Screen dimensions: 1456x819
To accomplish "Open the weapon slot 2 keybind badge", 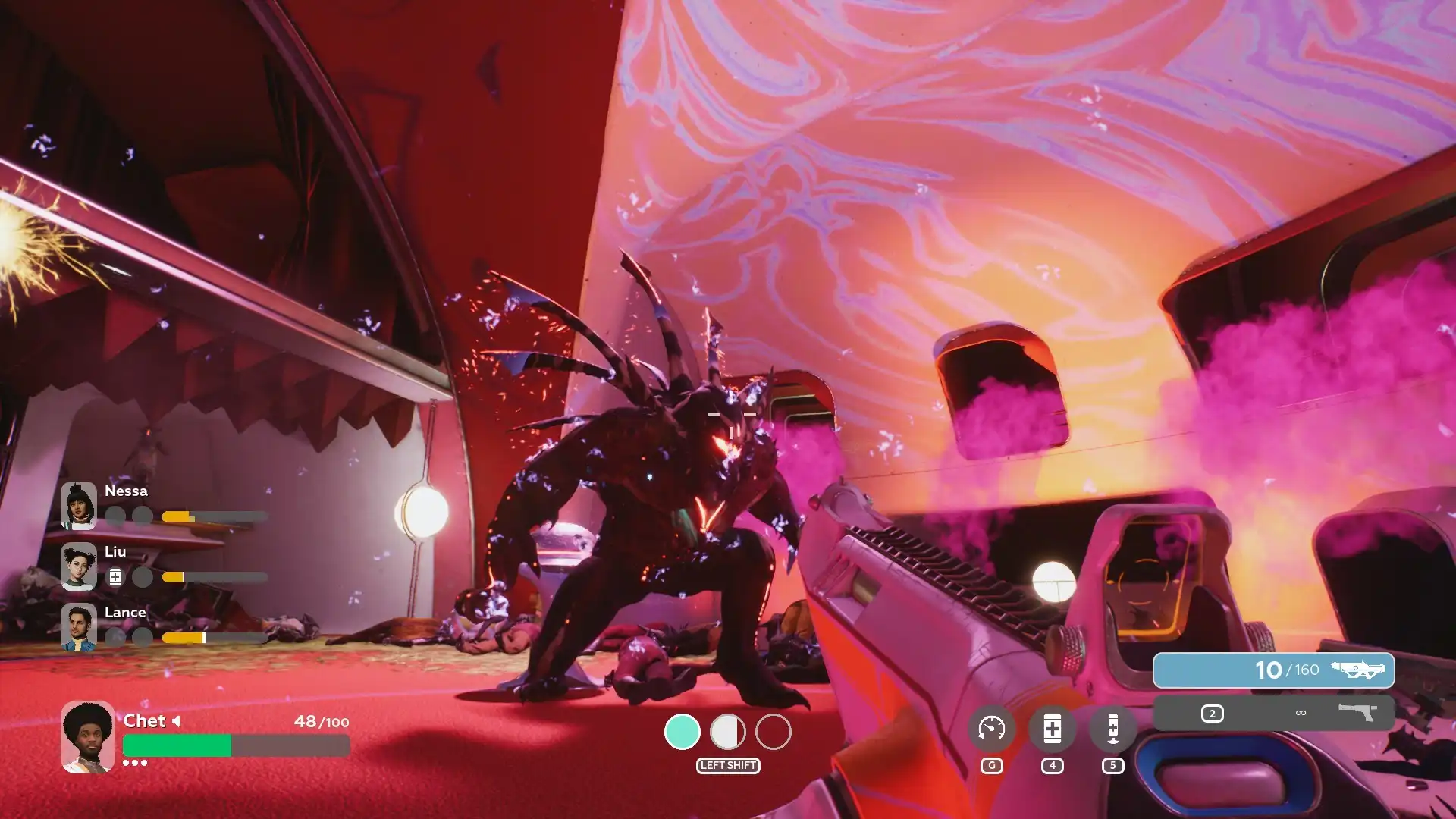I will tap(1213, 713).
